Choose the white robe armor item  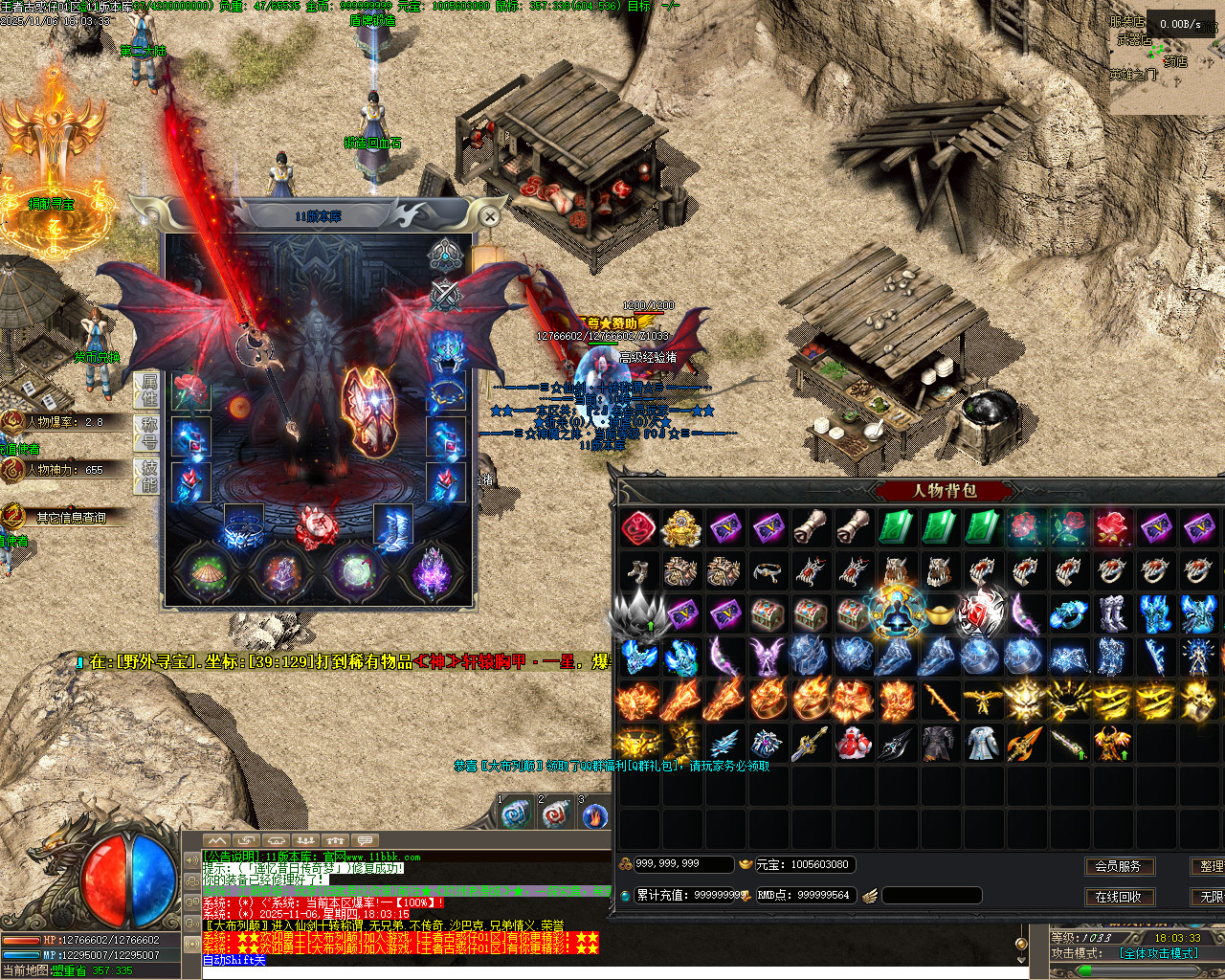coord(983,743)
